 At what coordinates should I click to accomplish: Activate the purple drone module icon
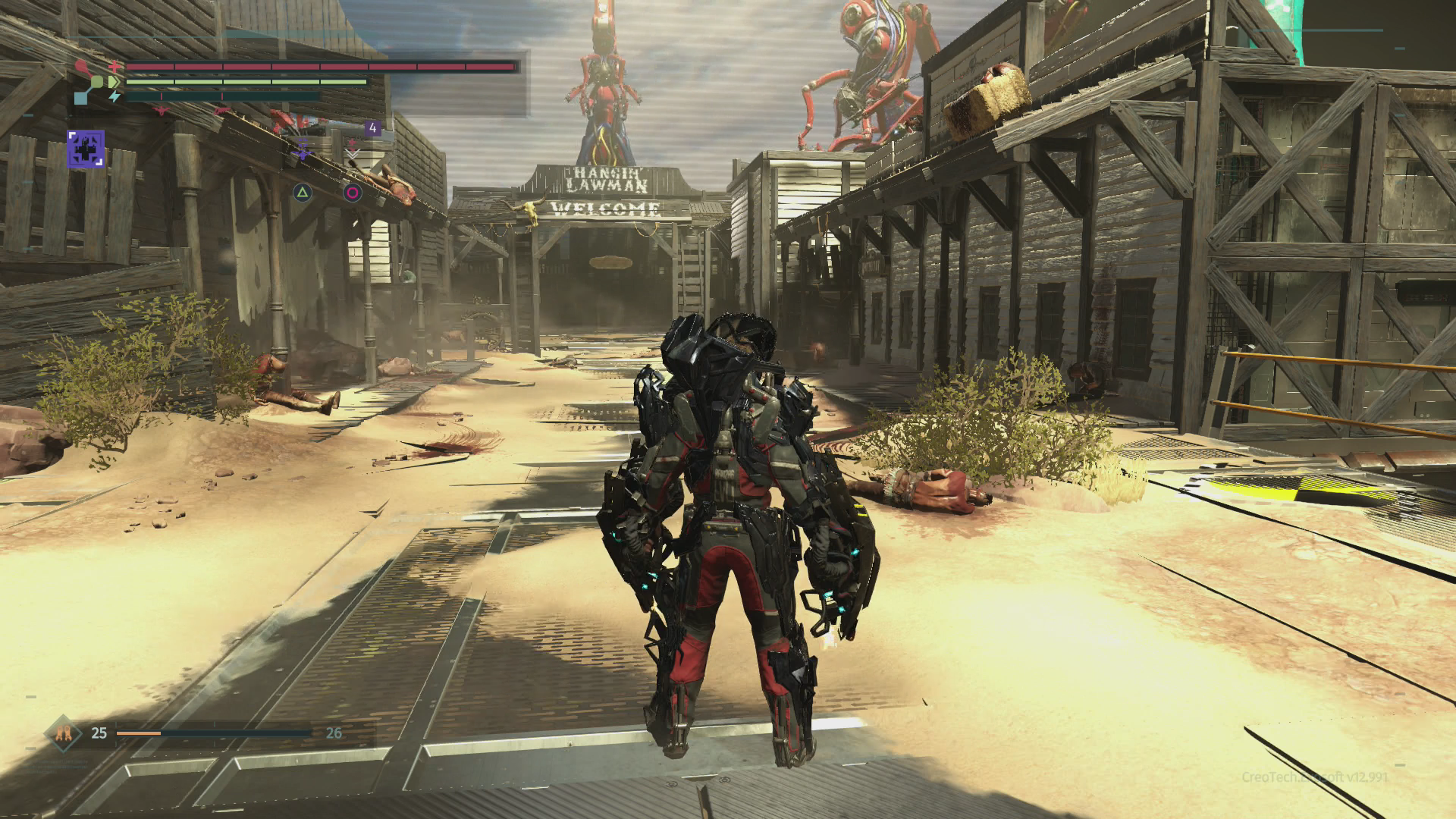(x=303, y=152)
